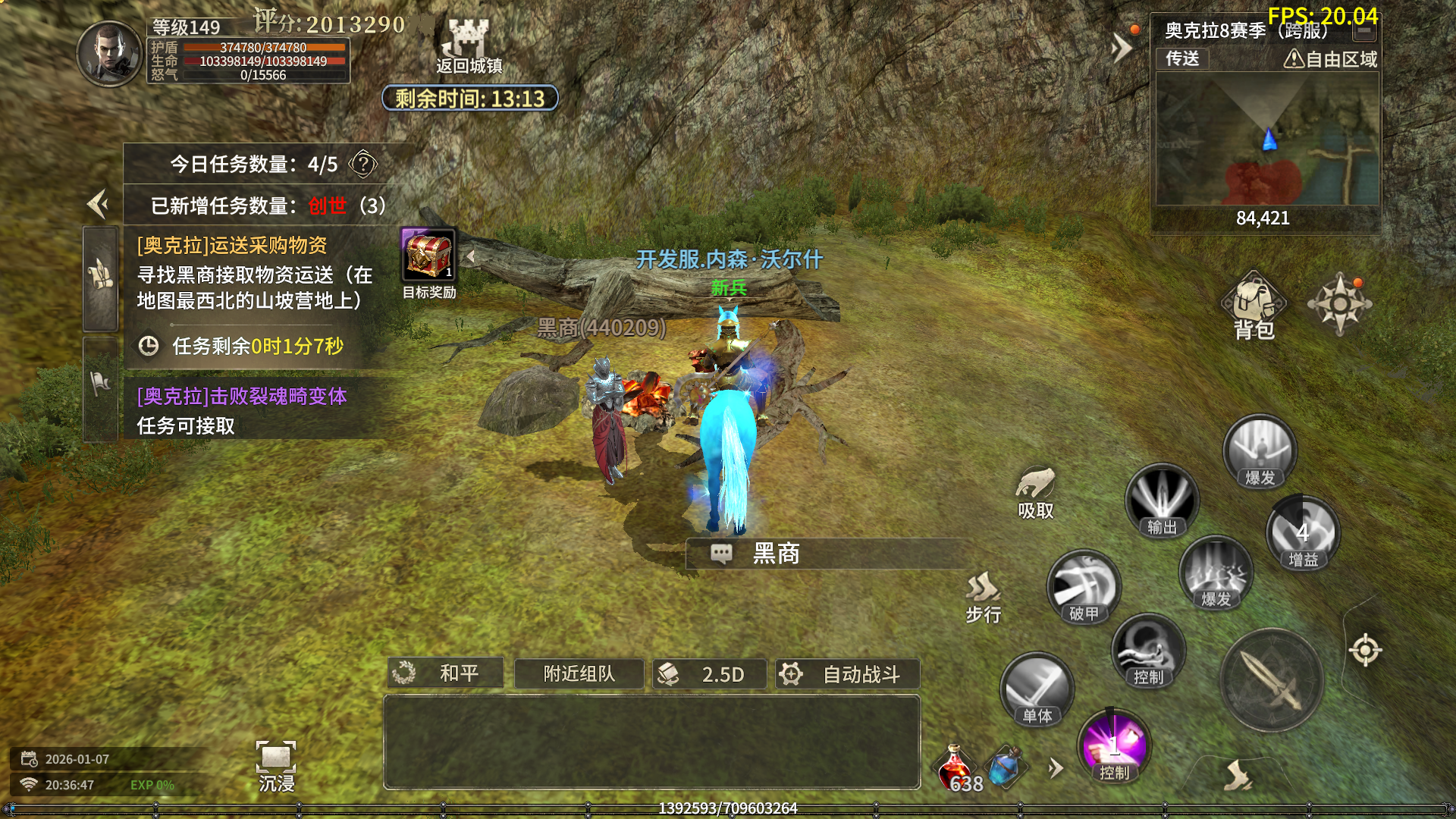The image size is (1456, 819).
Task: Switch the 2.5D camera mode
Action: click(709, 673)
